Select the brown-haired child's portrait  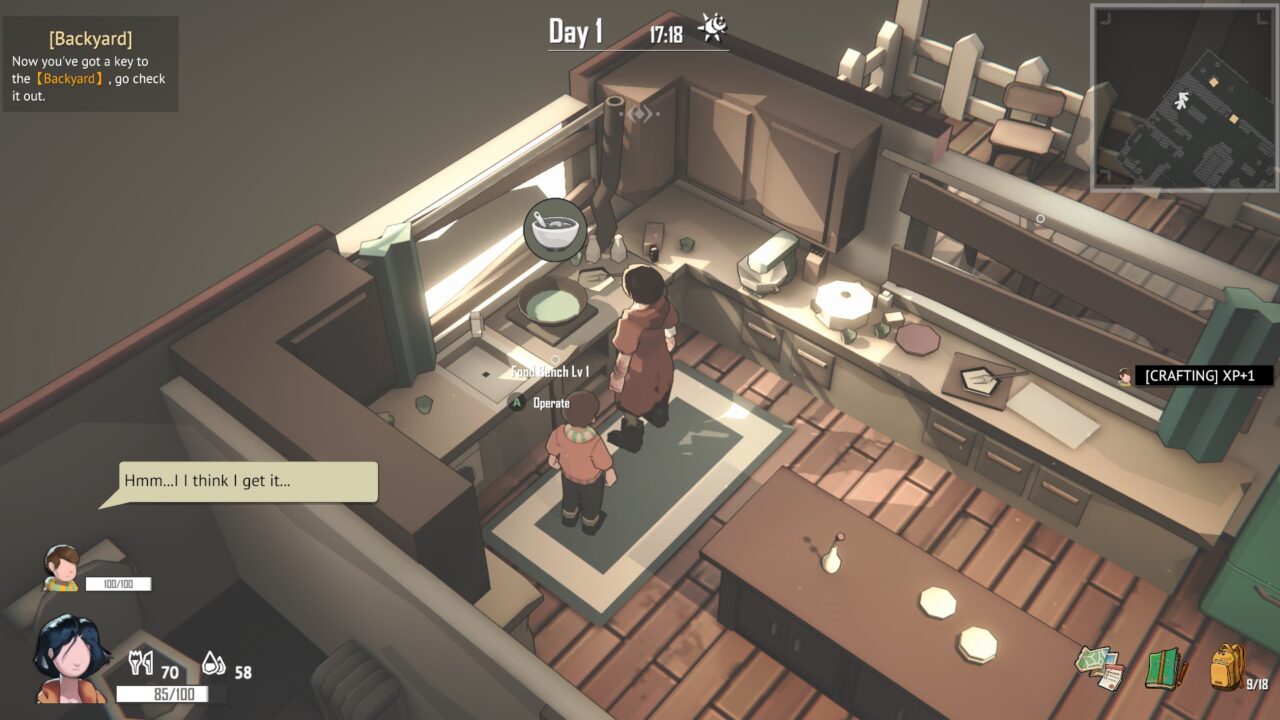point(62,568)
